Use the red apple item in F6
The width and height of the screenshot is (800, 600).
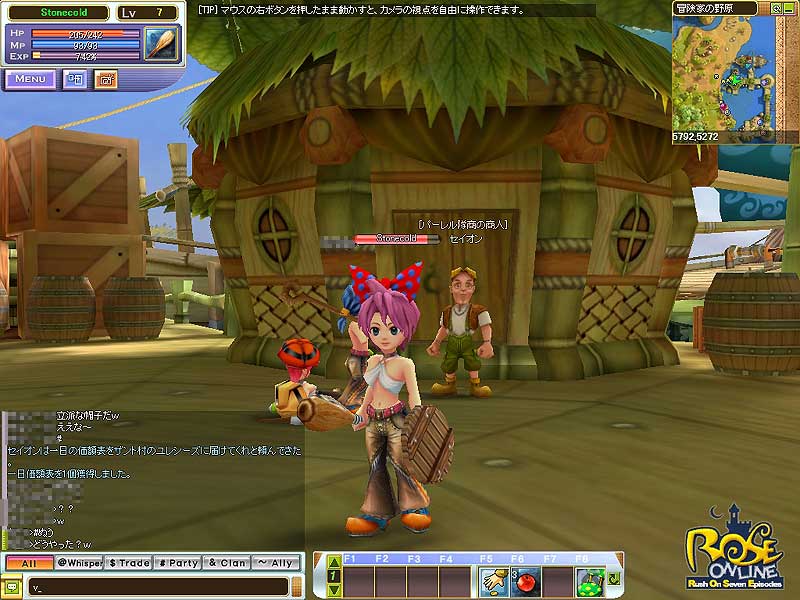coord(525,580)
